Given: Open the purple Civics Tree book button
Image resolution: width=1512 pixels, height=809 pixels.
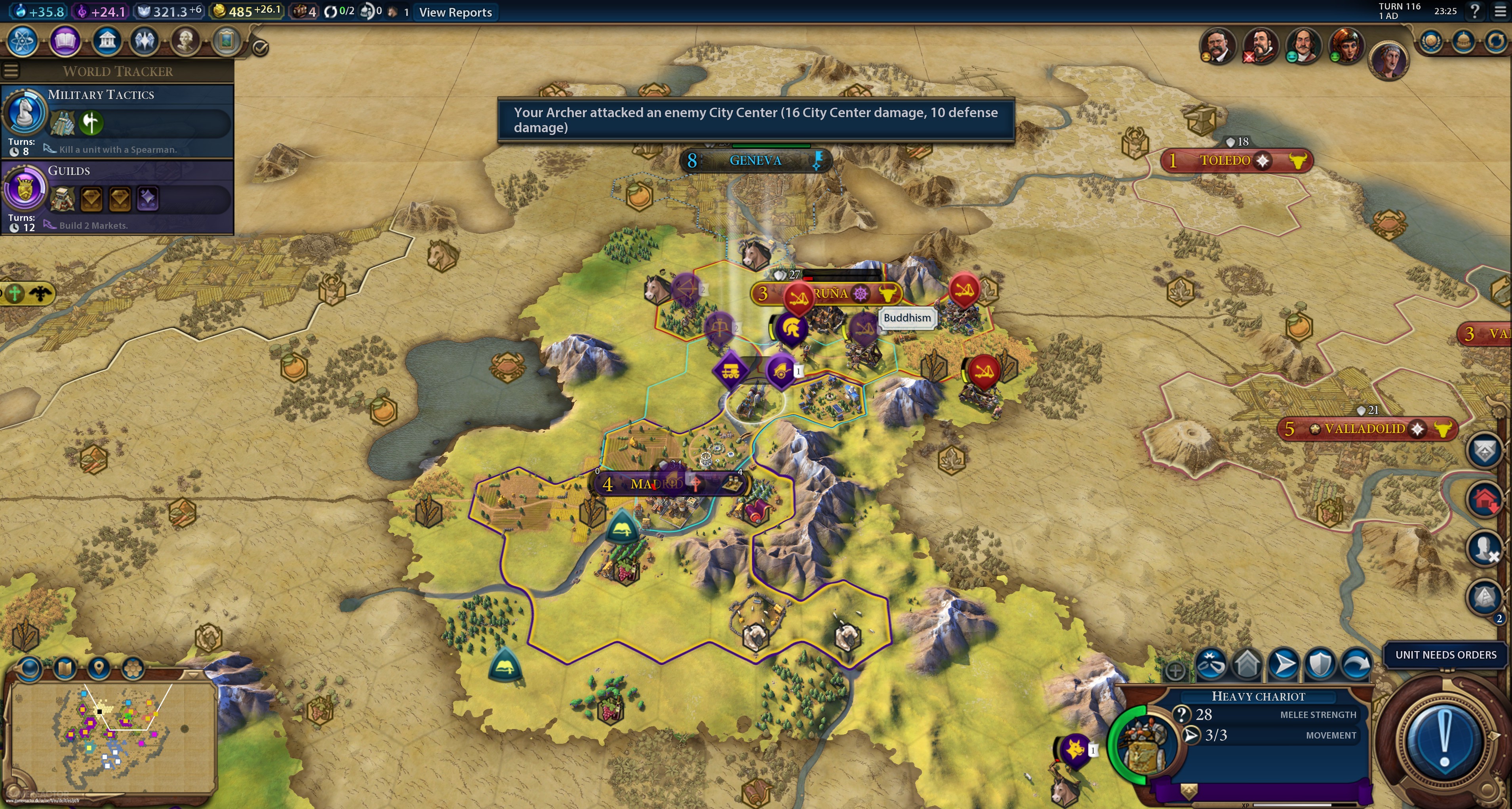Looking at the screenshot, I should coord(65,41).
